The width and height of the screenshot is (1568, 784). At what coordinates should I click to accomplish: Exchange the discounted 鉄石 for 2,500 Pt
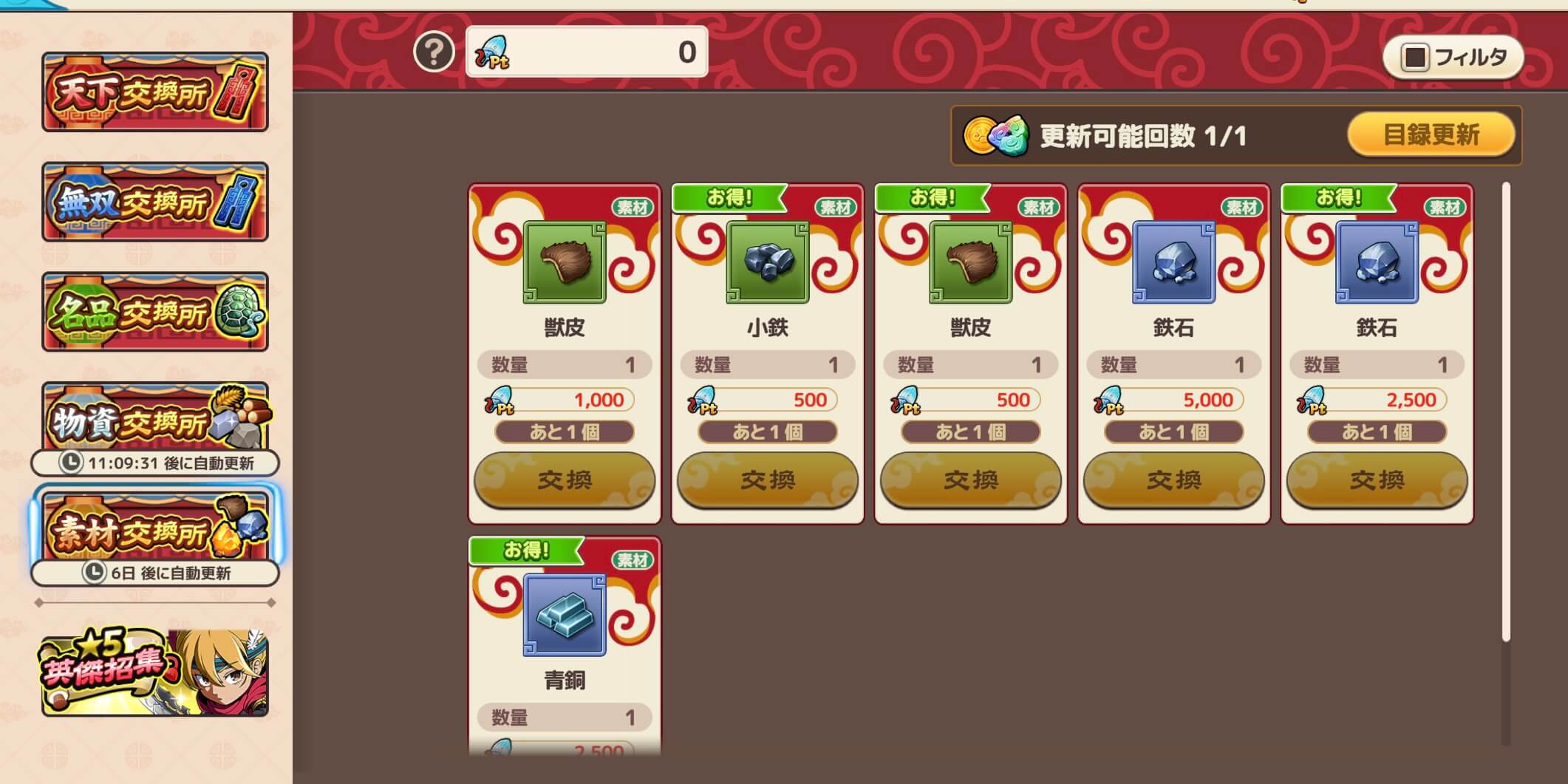tap(1376, 481)
